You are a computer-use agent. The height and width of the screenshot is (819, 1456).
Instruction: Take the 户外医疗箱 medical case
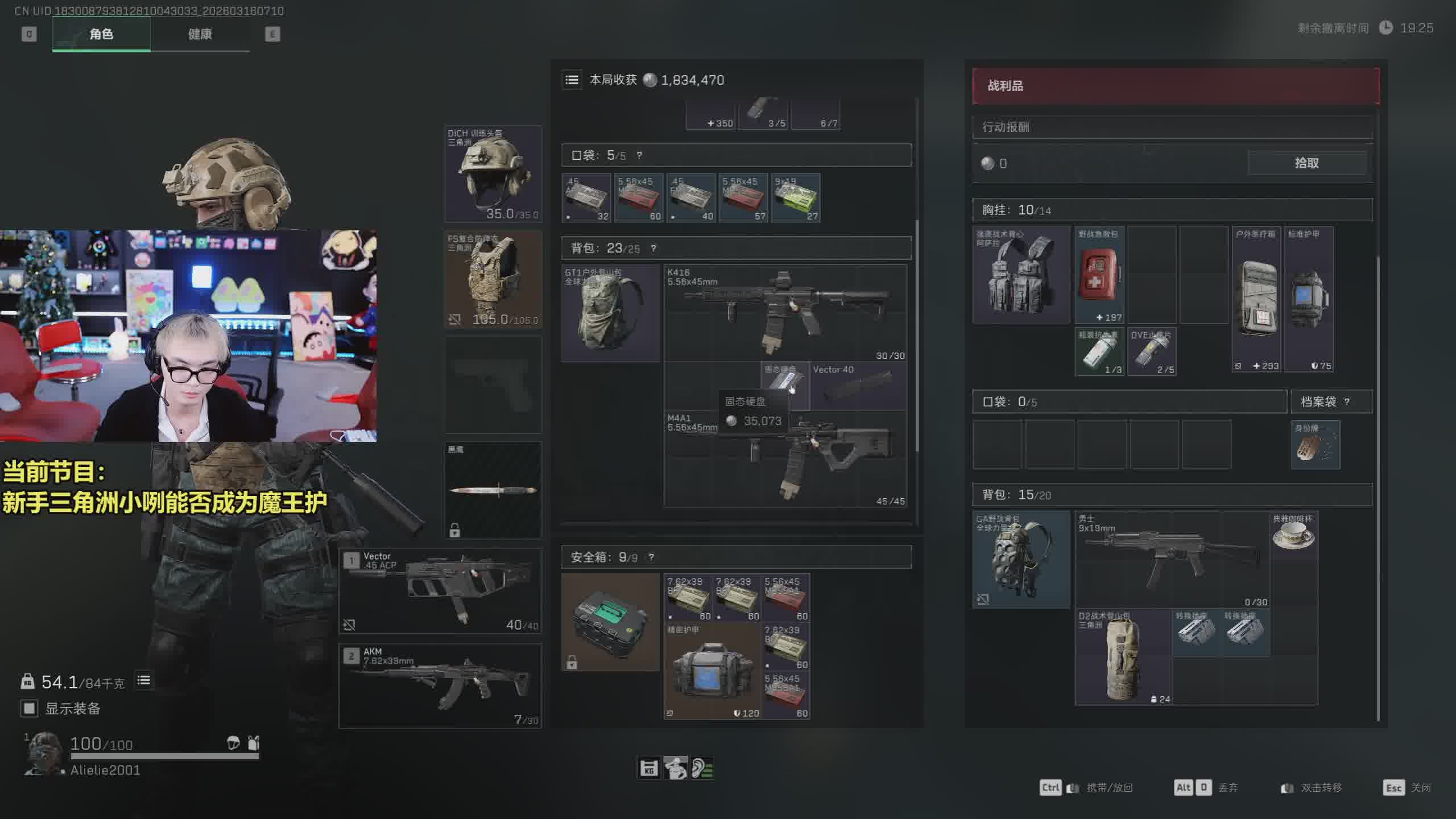(x=1256, y=299)
